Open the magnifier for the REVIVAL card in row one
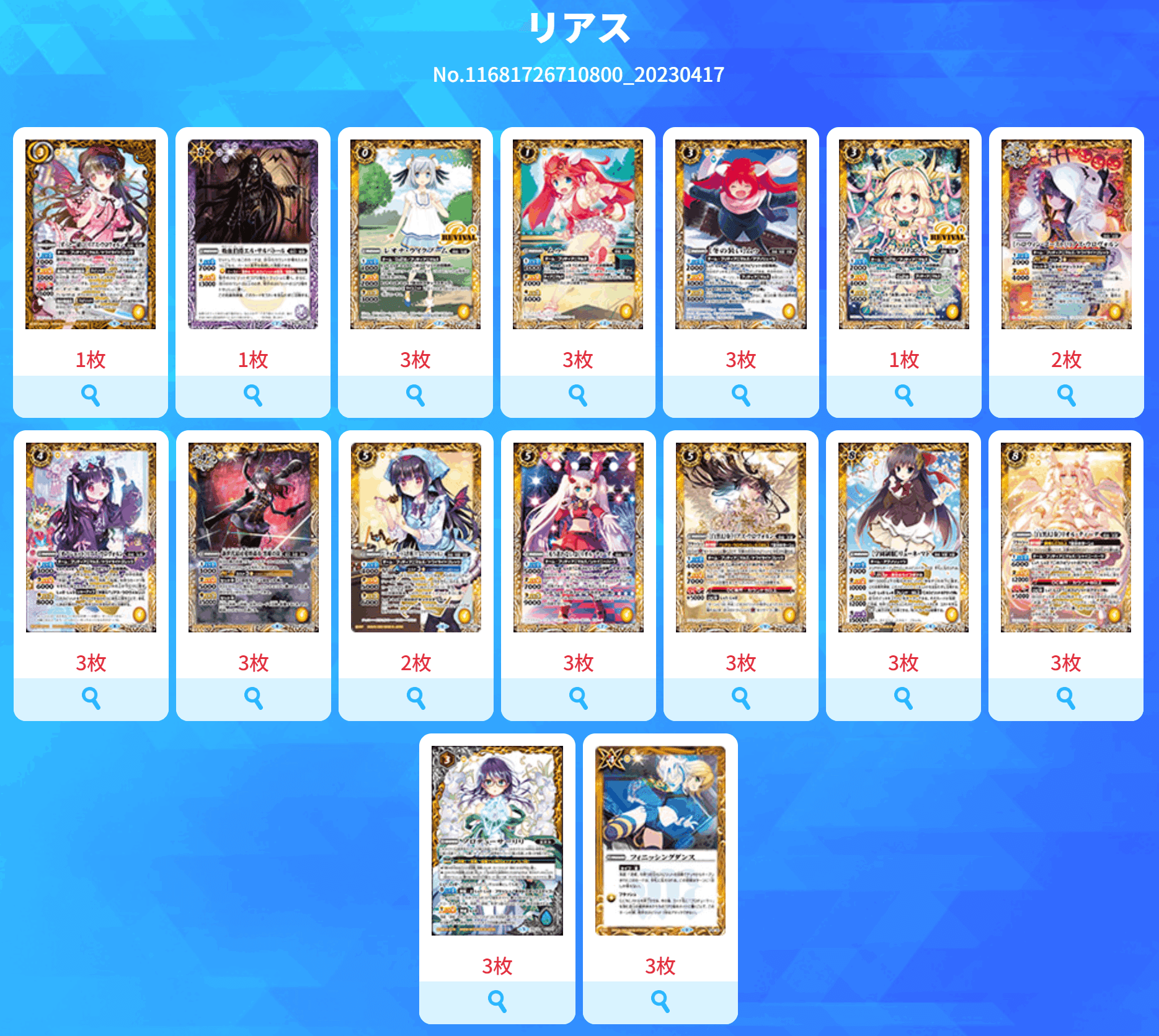This screenshot has height=1036, width=1159. coord(903,392)
